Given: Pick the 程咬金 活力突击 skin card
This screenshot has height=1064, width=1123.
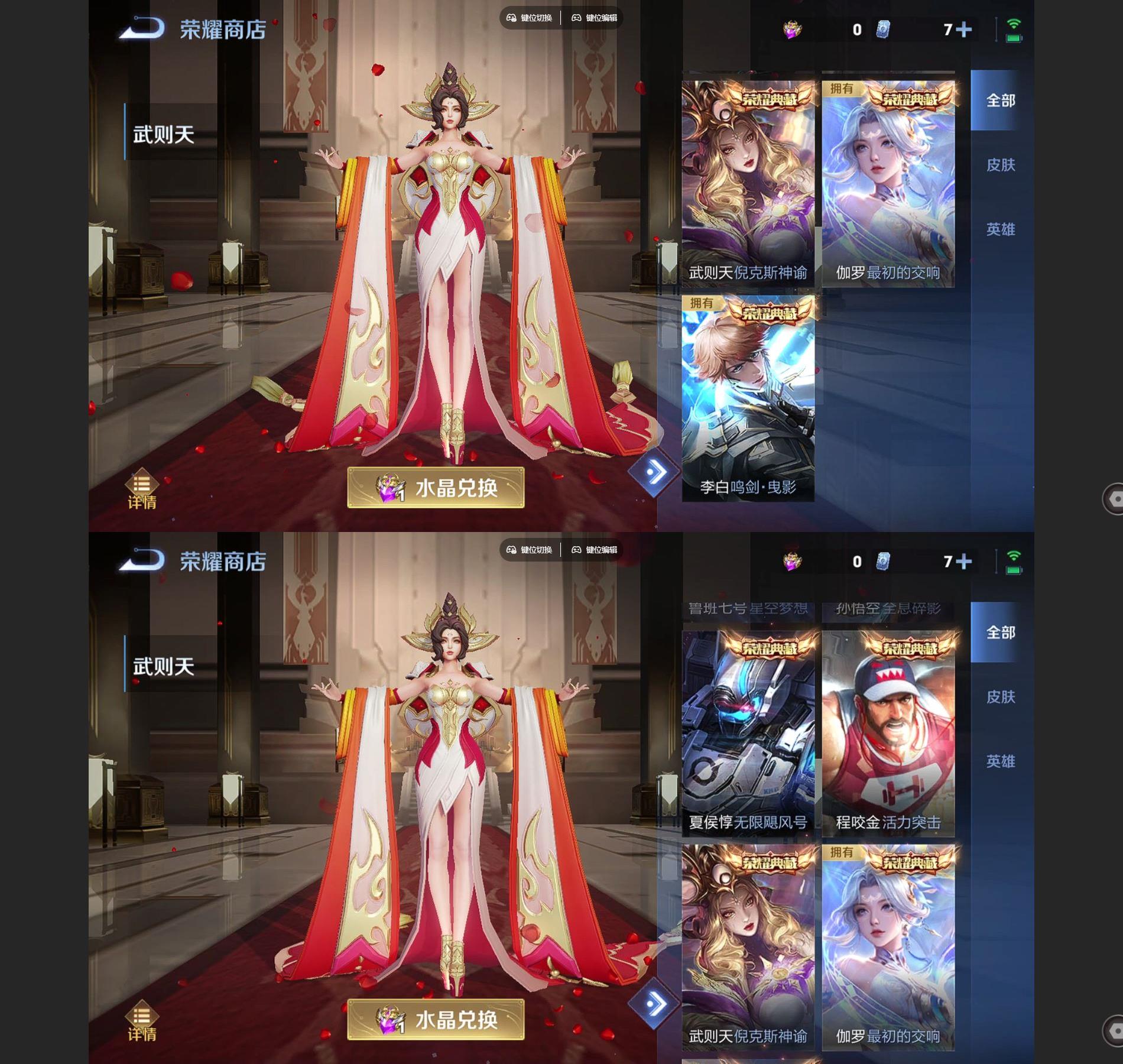Looking at the screenshot, I should (x=888, y=733).
